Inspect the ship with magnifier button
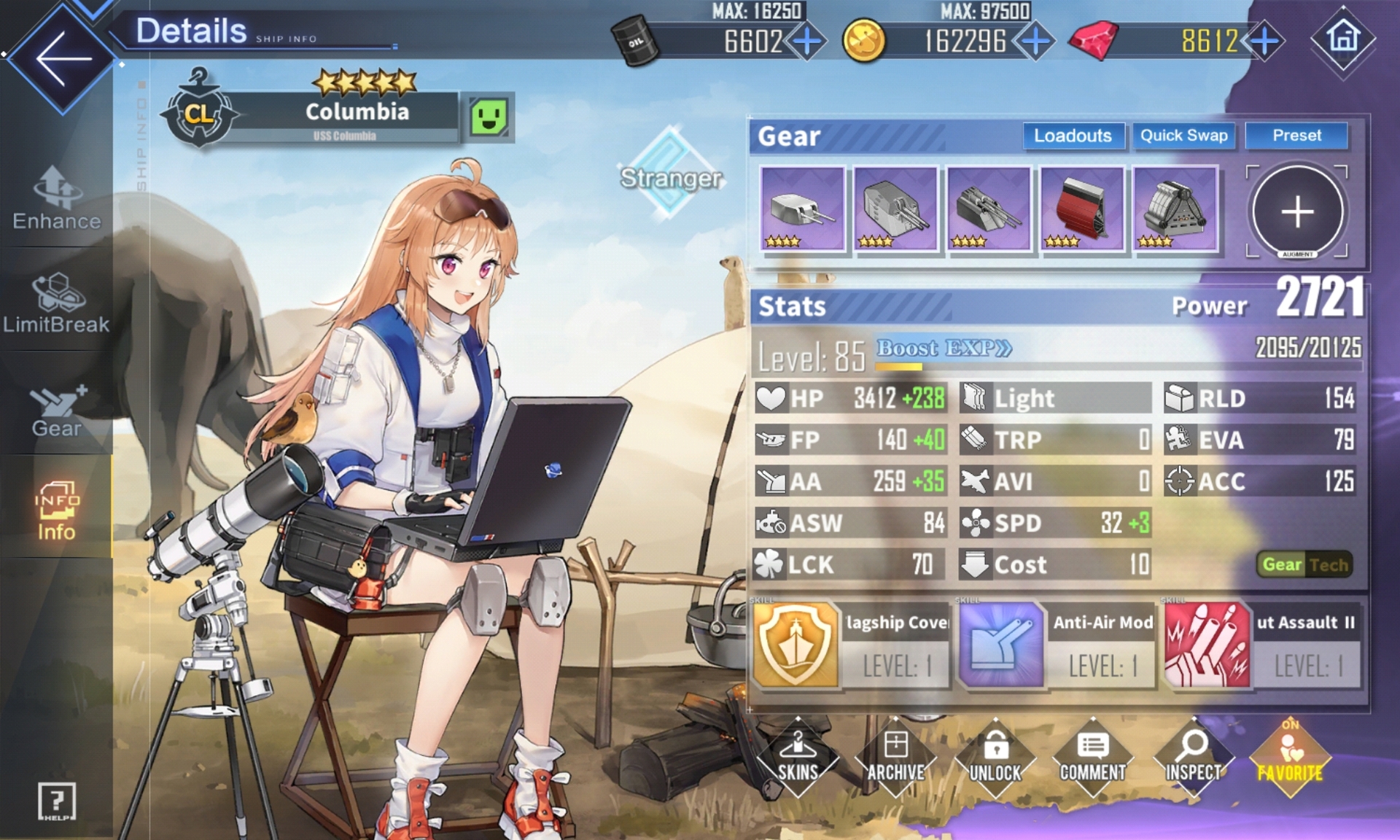Image resolution: width=1400 pixels, height=840 pixels. pos(1193,758)
